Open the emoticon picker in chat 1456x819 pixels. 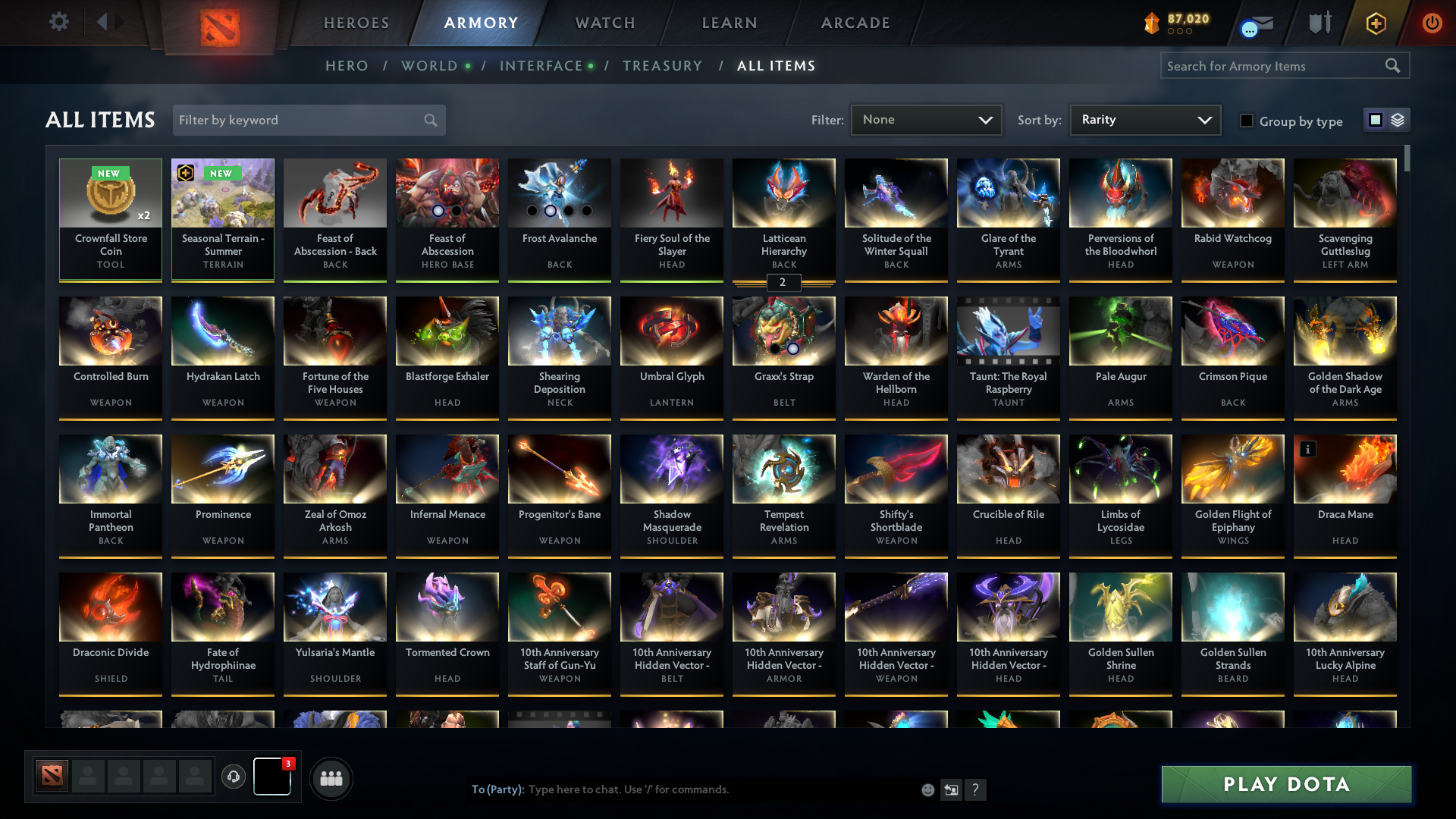pos(927,789)
